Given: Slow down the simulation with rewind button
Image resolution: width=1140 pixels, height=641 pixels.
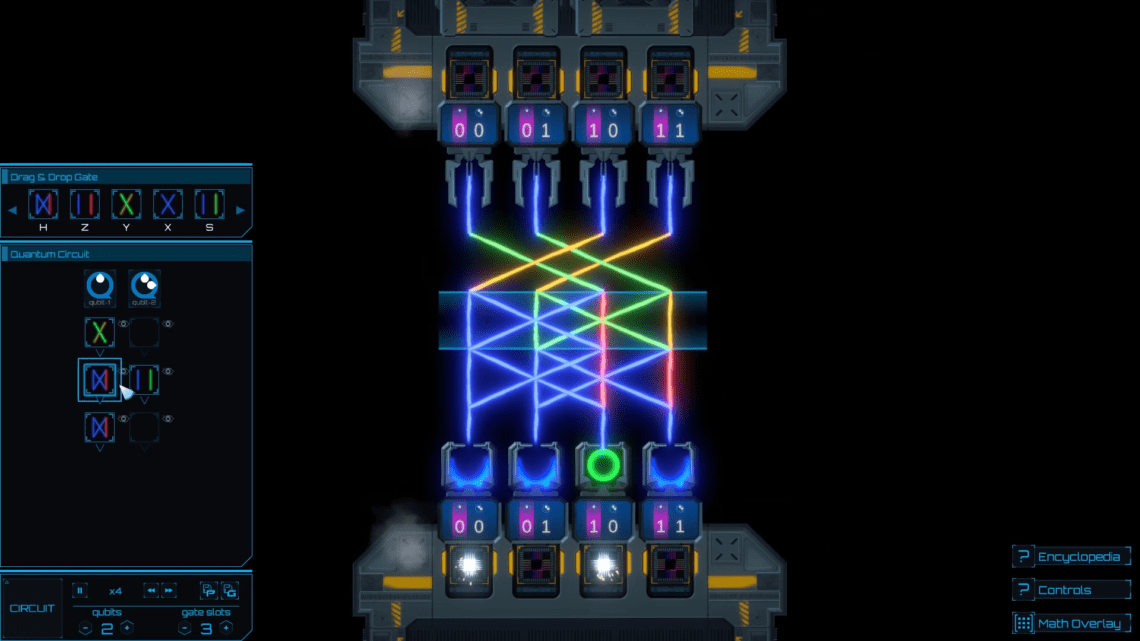Looking at the screenshot, I should pos(149,590).
